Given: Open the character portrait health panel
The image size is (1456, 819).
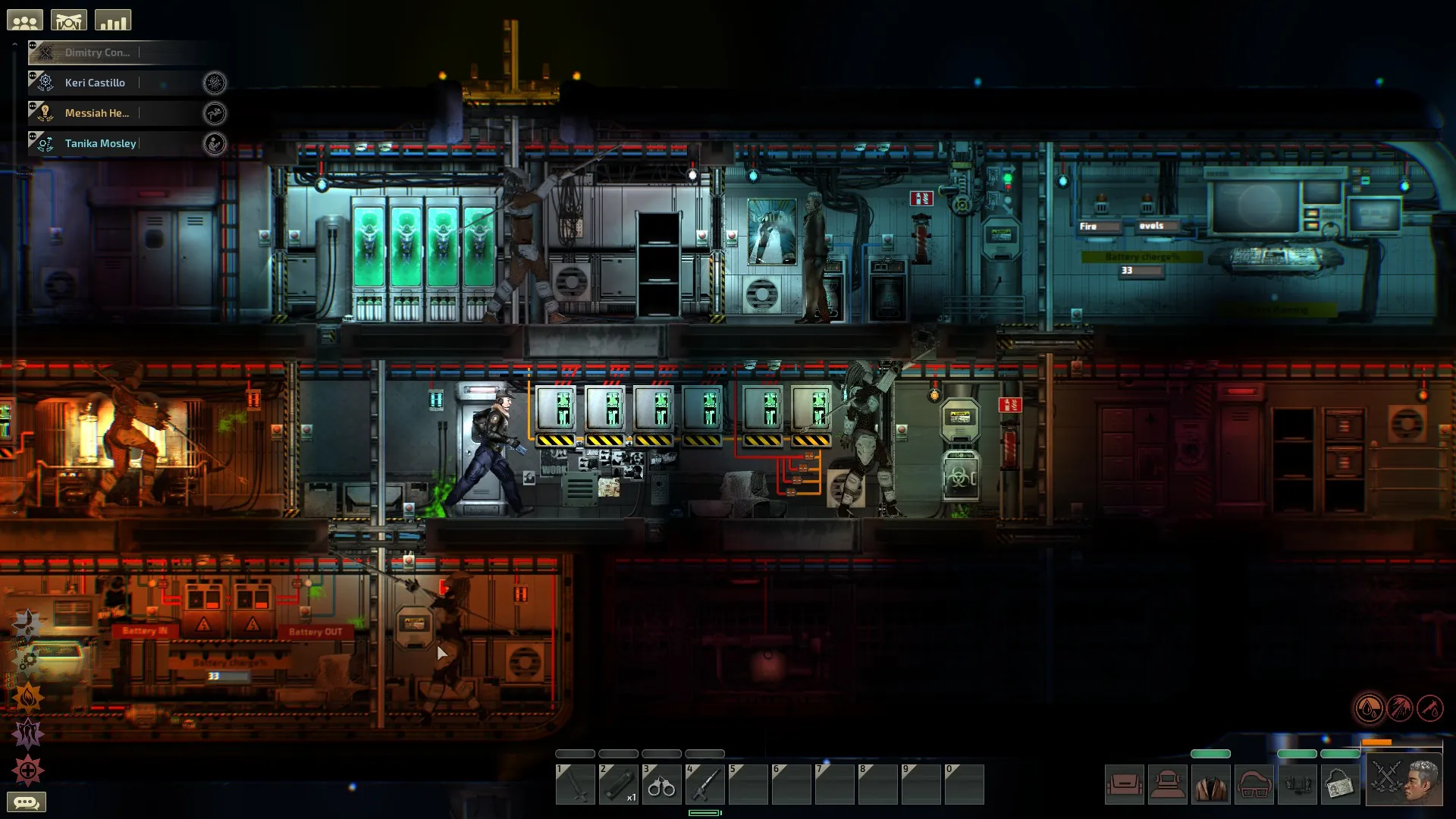Looking at the screenshot, I should 1405,780.
